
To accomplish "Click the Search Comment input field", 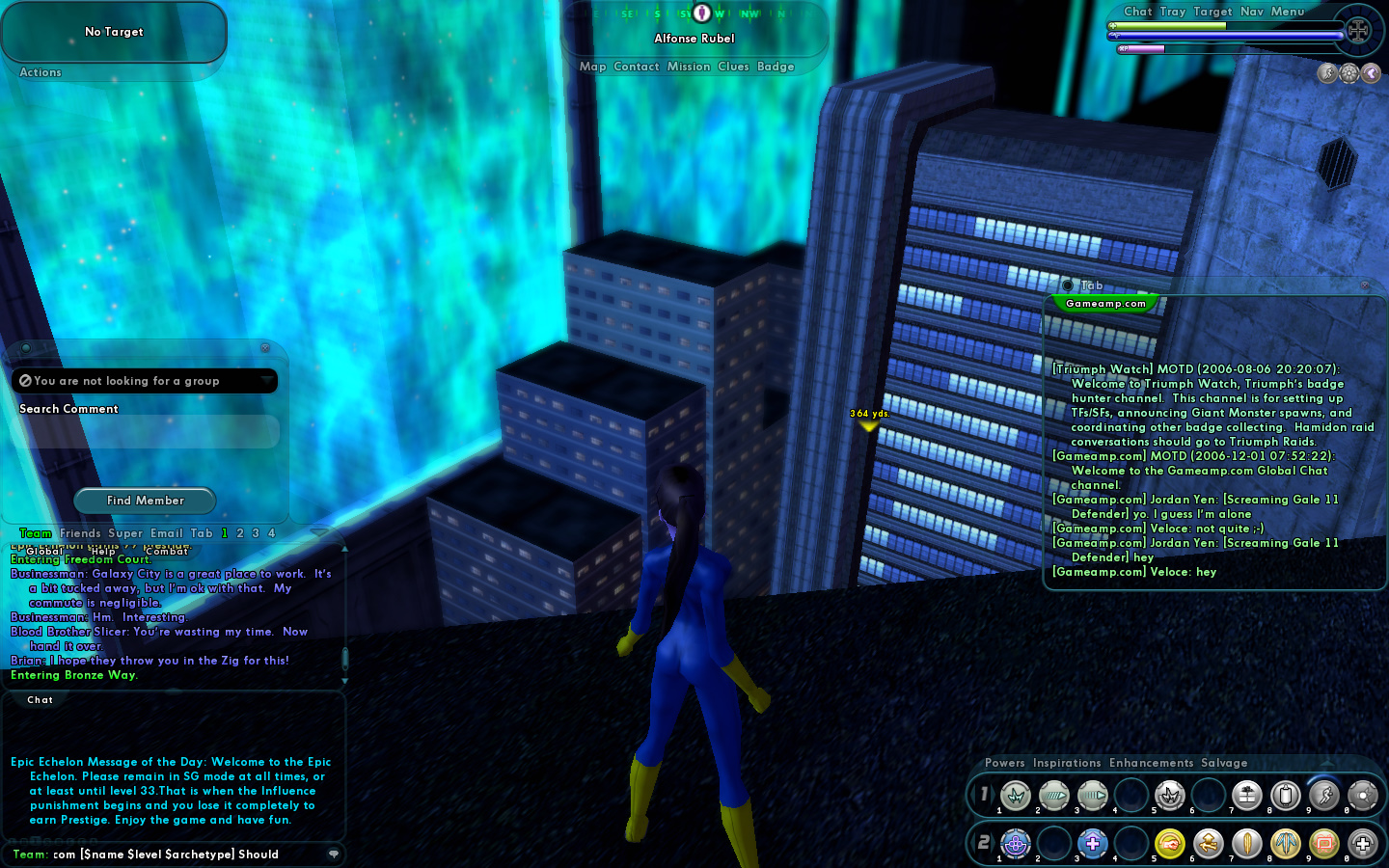I will pyautogui.click(x=145, y=431).
